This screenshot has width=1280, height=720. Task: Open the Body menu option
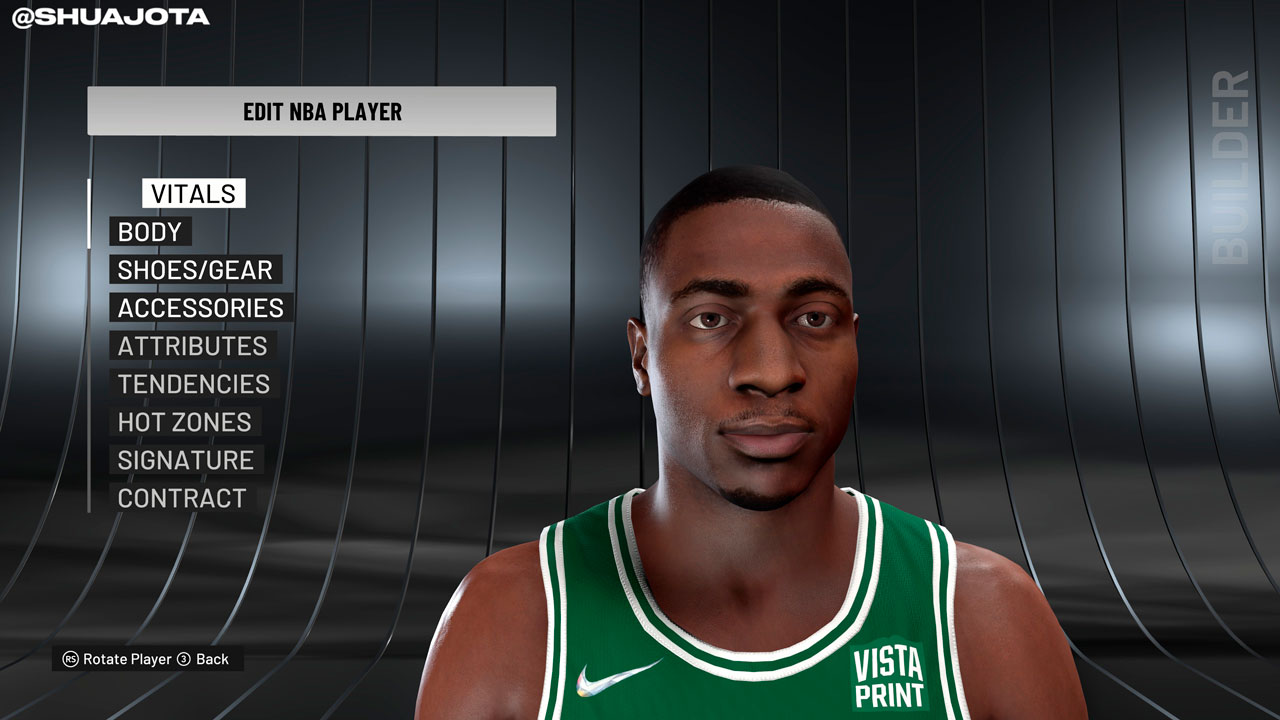click(x=150, y=232)
